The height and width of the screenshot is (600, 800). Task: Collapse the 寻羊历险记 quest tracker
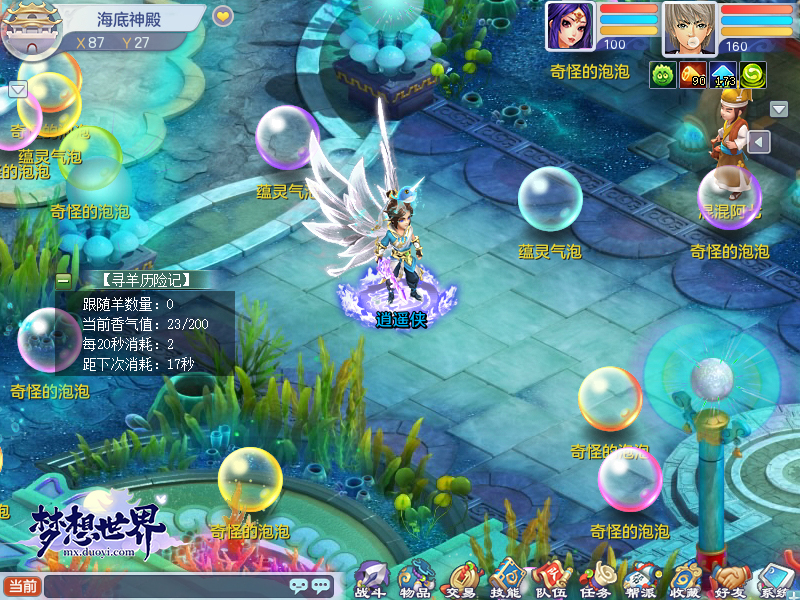[x=64, y=280]
